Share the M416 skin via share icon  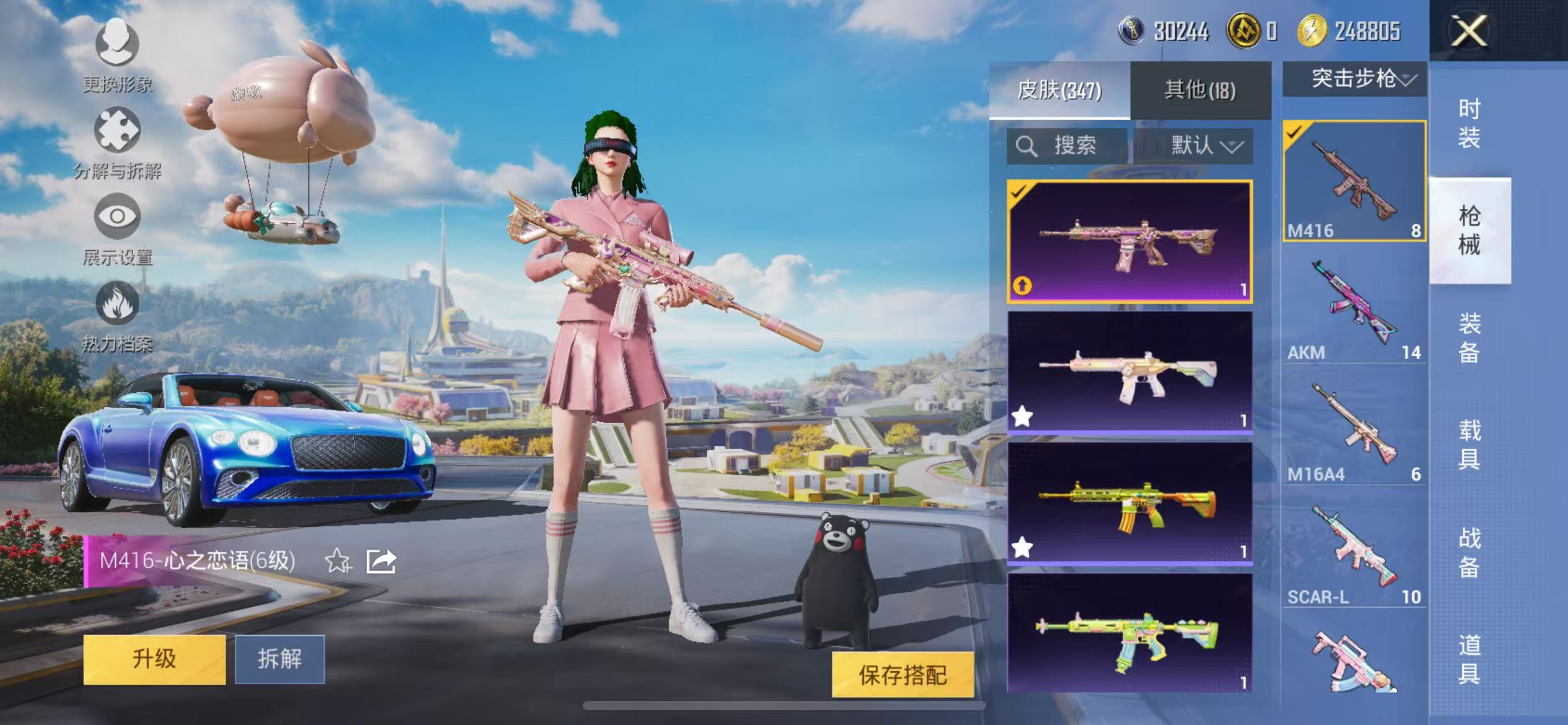click(381, 561)
